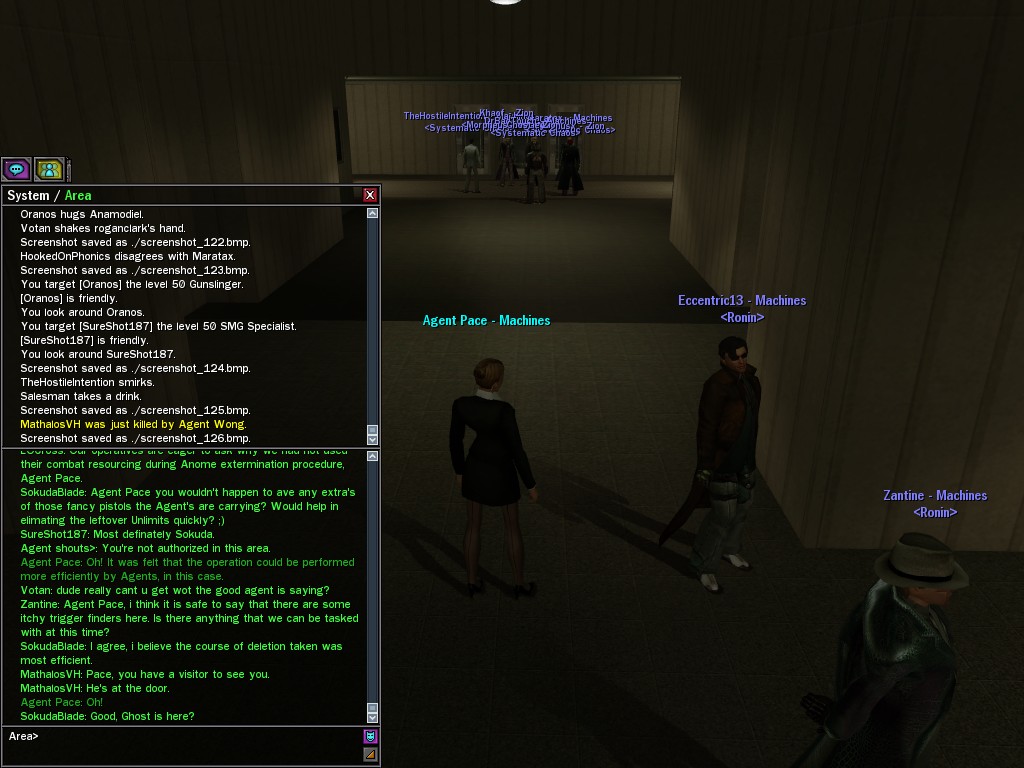The width and height of the screenshot is (1024, 768).
Task: Open the purple mask emote button
Action: 370,736
